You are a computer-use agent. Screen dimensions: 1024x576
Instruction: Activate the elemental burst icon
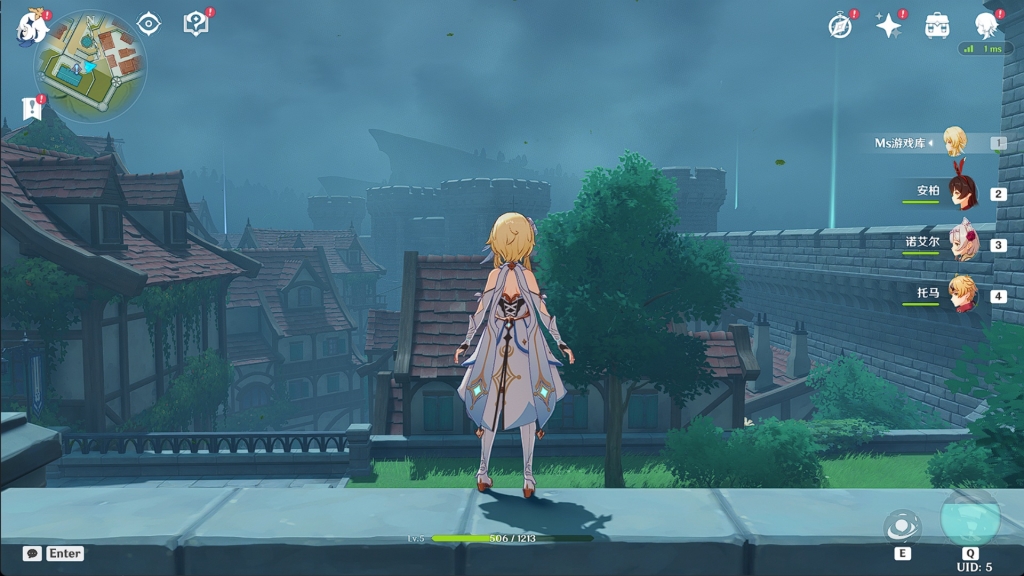pos(970,518)
